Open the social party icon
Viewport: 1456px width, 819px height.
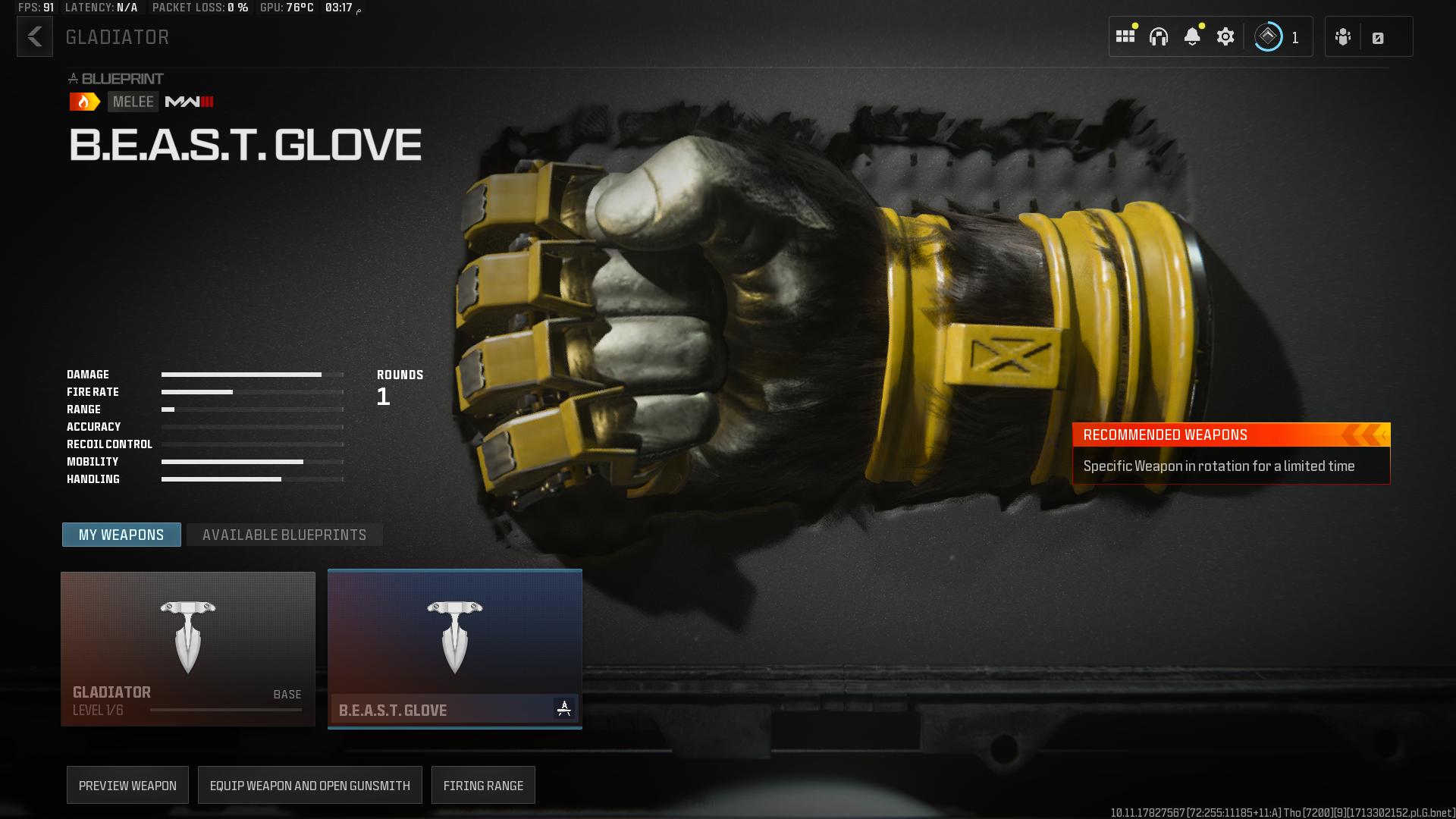(1343, 37)
